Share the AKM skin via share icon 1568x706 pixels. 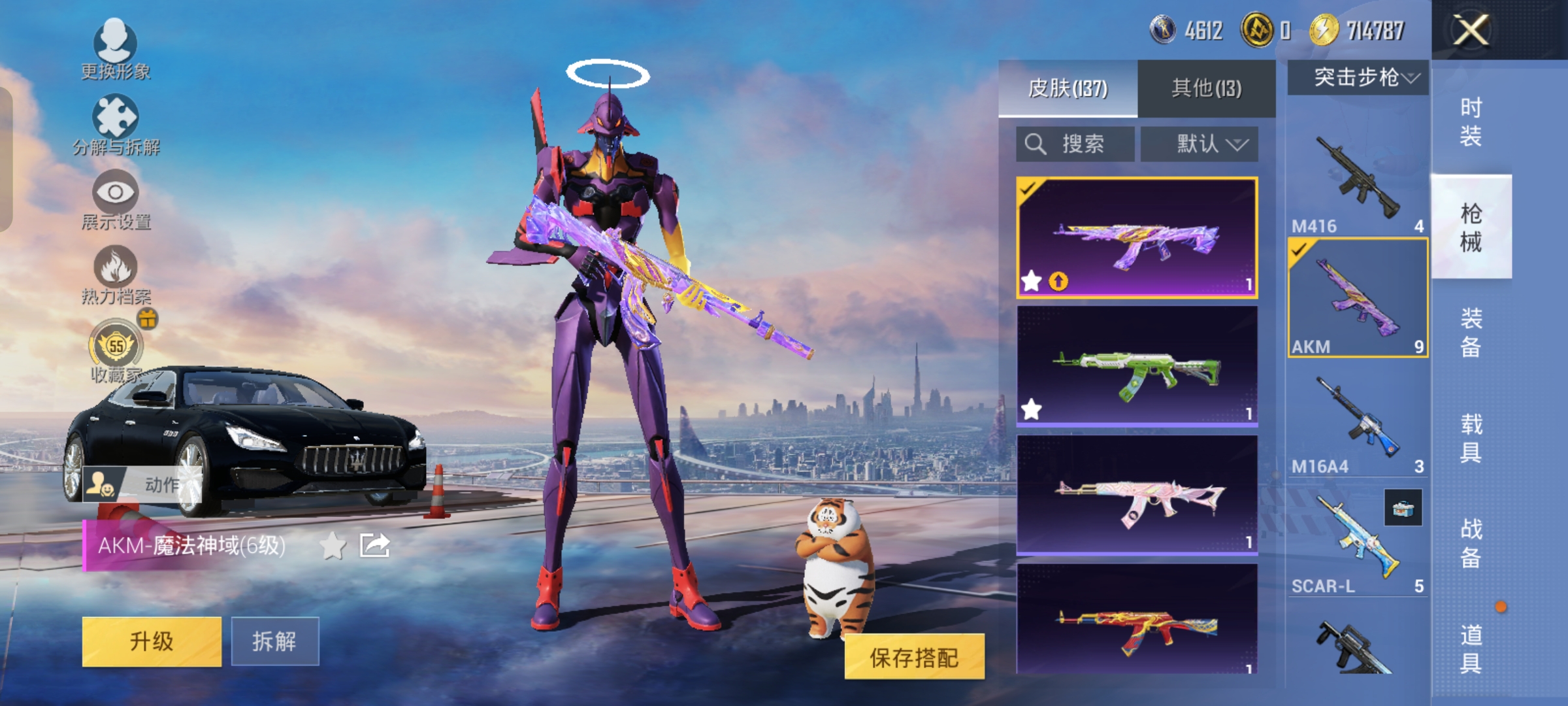pyautogui.click(x=374, y=545)
